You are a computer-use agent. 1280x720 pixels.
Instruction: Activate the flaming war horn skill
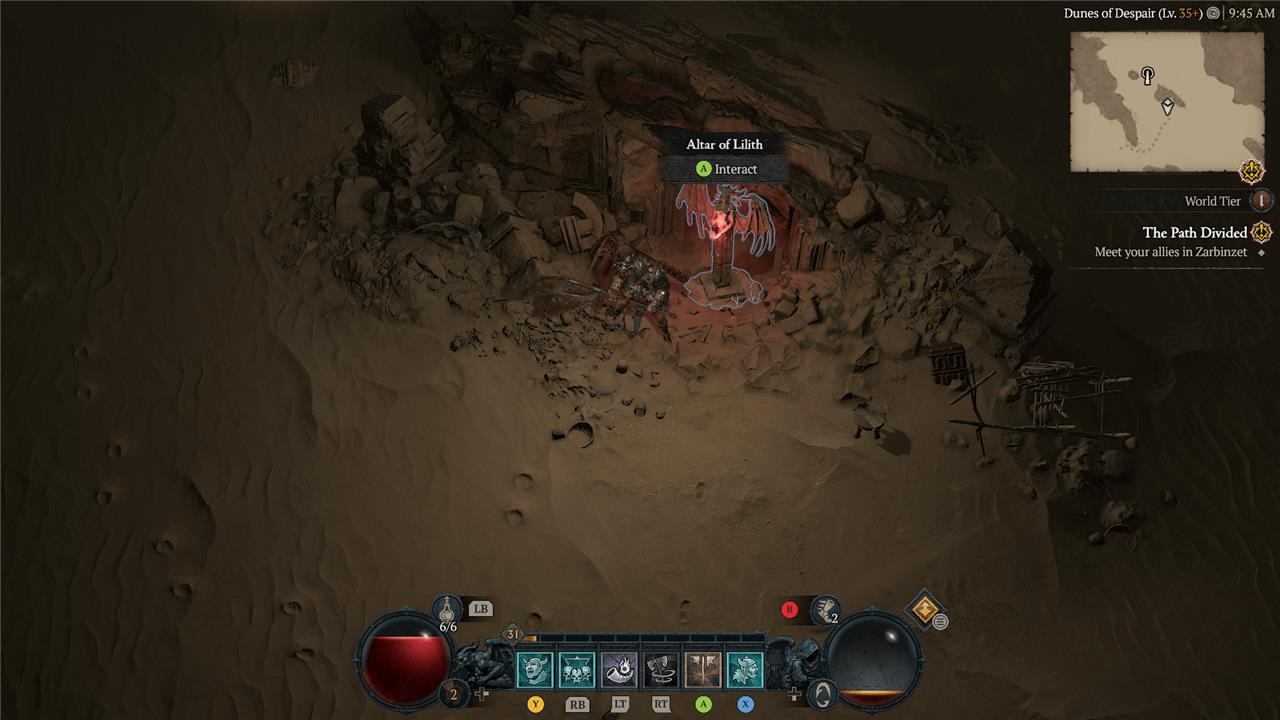tap(619, 670)
